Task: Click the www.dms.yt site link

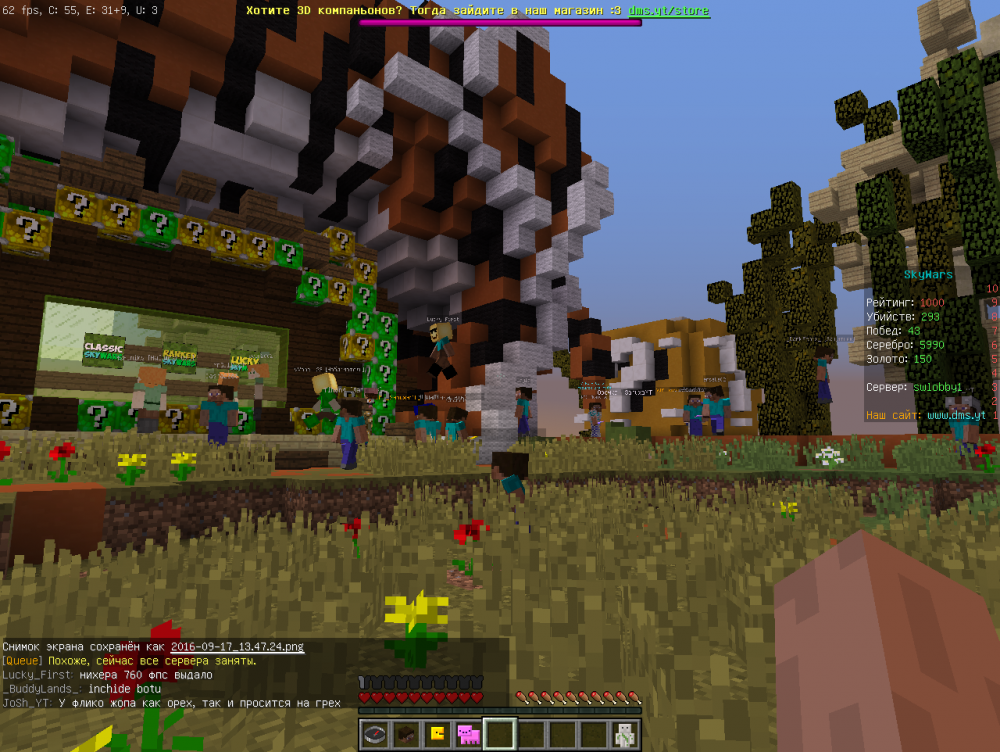Action: click(x=956, y=414)
